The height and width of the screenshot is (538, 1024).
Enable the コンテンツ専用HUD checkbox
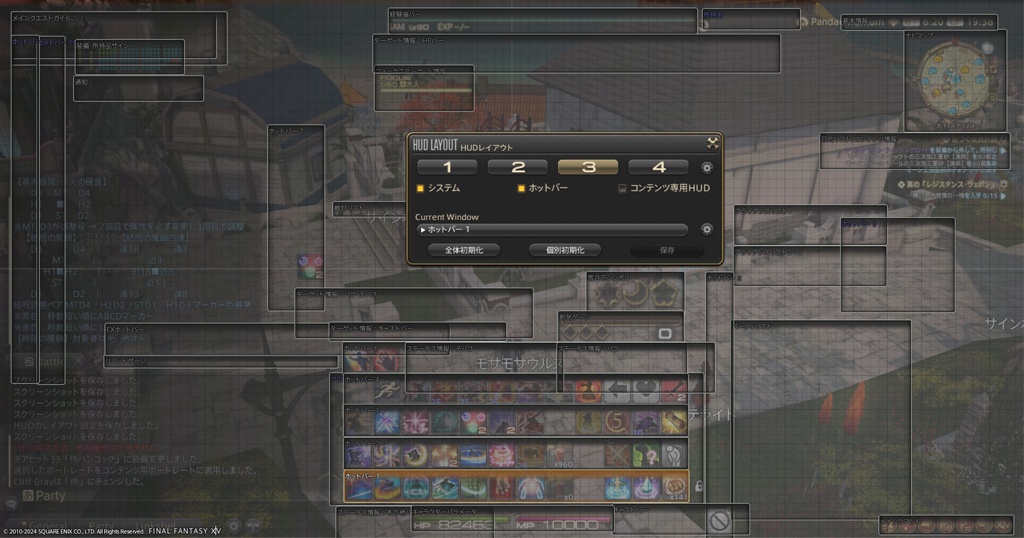622,188
